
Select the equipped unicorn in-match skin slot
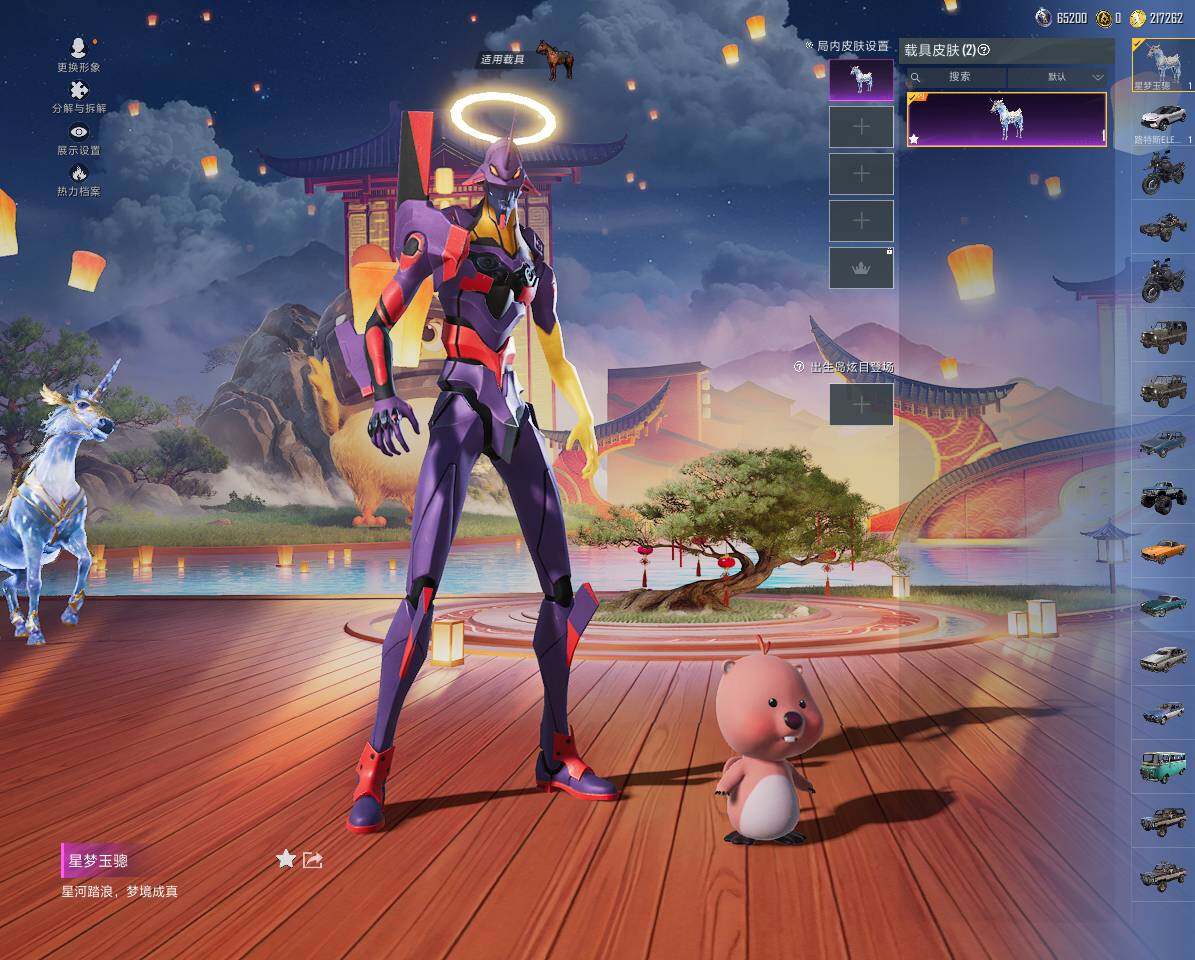[861, 80]
